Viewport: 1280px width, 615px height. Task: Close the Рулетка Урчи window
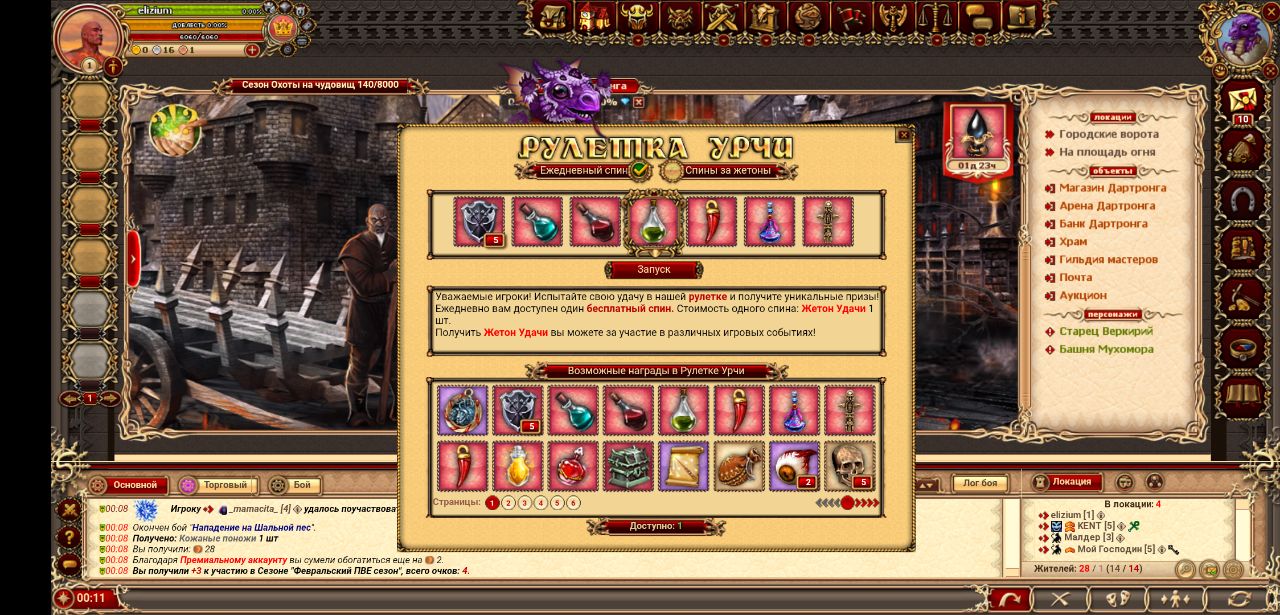[903, 135]
